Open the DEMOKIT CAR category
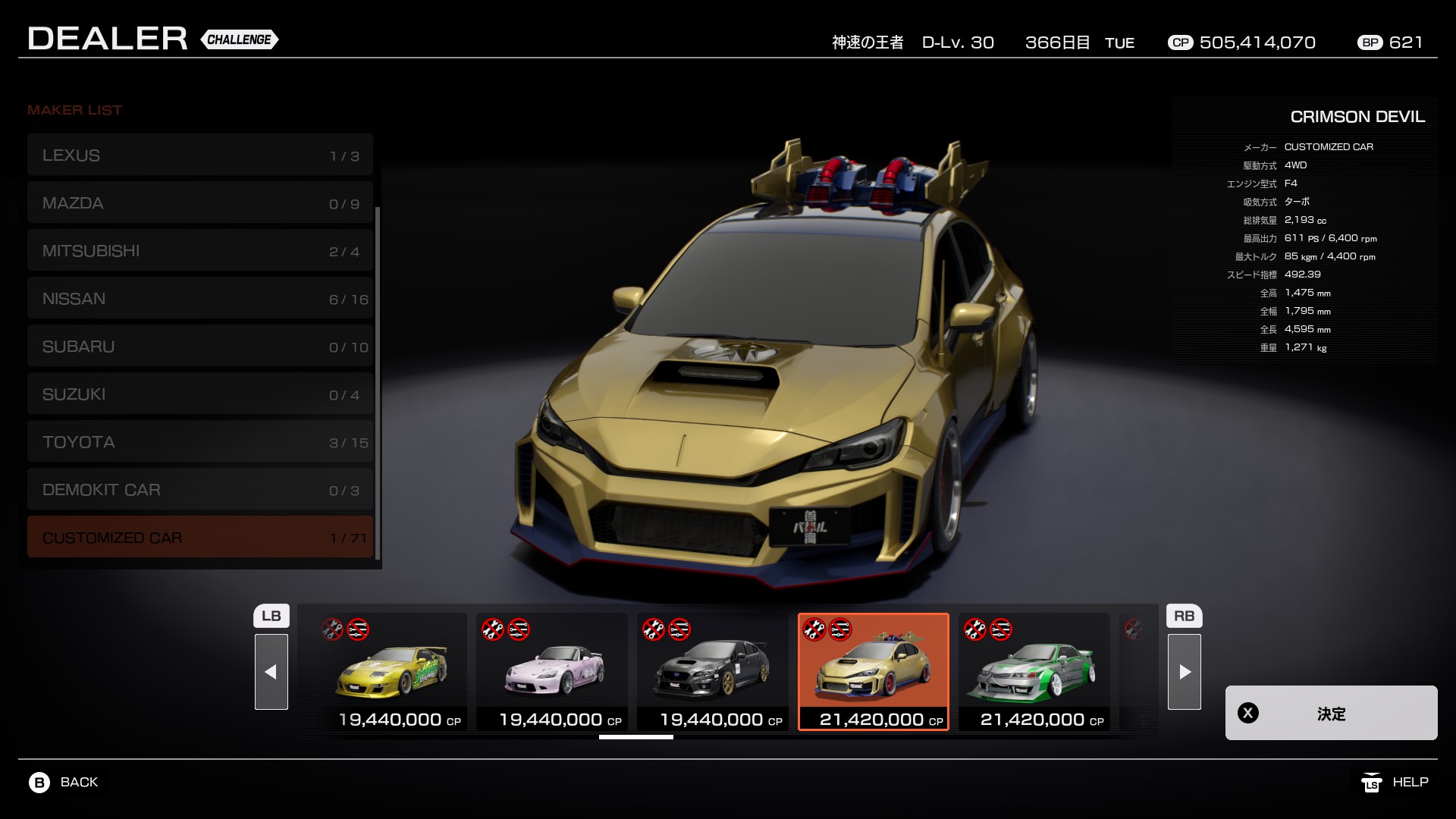This screenshot has height=819, width=1456. (199, 490)
